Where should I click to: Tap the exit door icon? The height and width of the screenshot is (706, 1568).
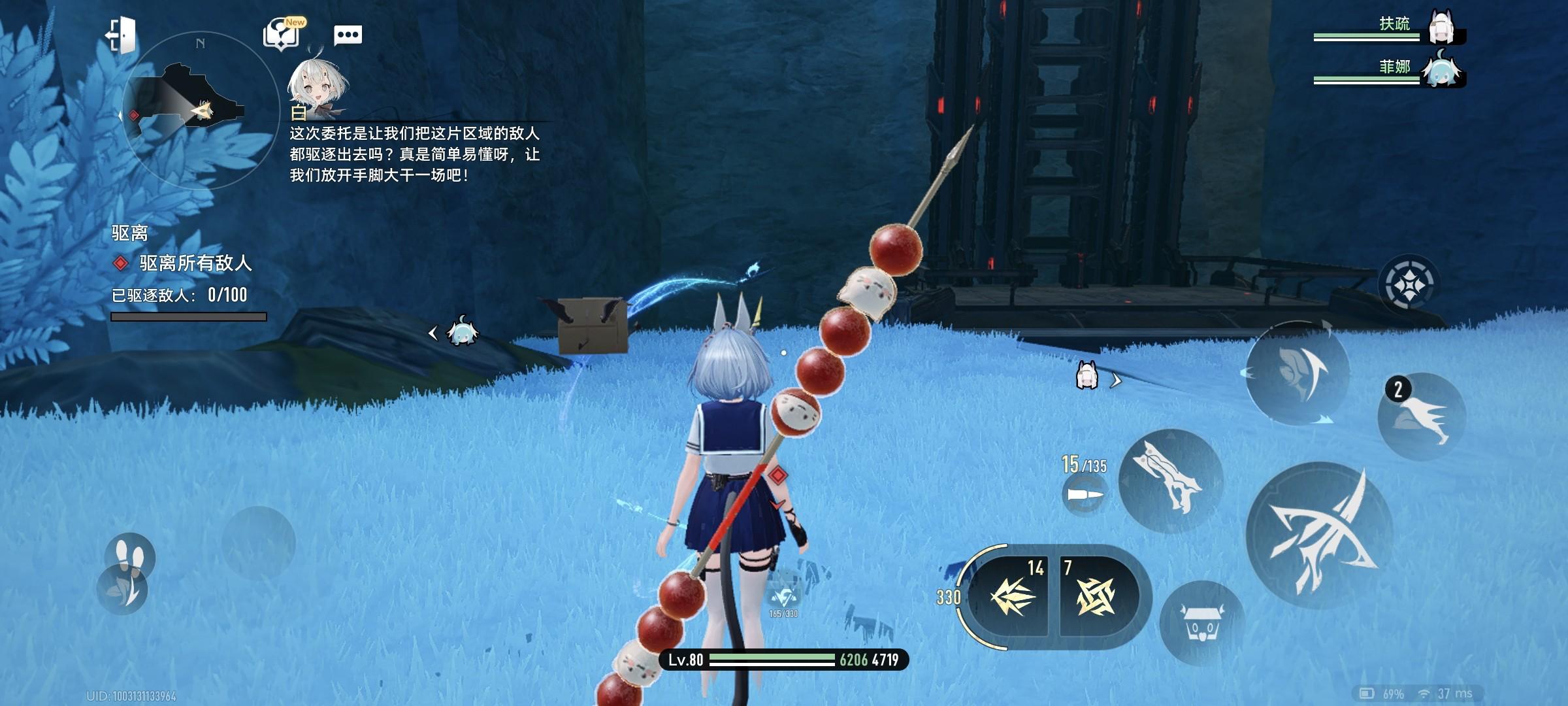[x=122, y=35]
